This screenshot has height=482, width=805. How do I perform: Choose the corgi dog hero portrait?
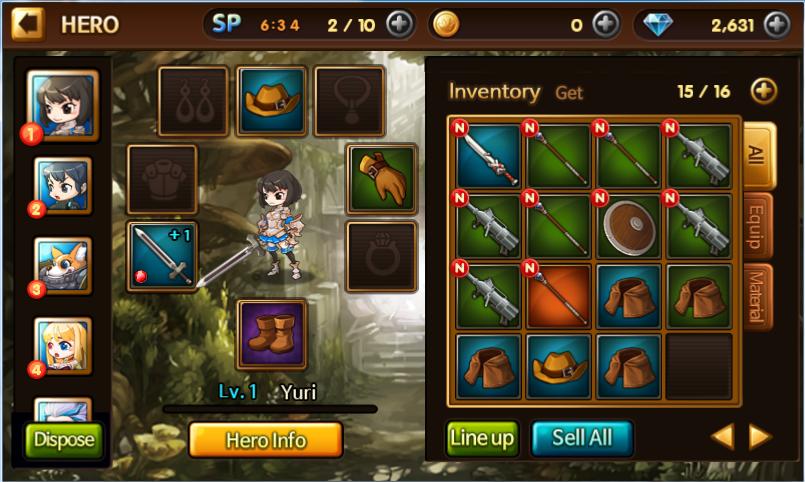pyautogui.click(x=63, y=266)
